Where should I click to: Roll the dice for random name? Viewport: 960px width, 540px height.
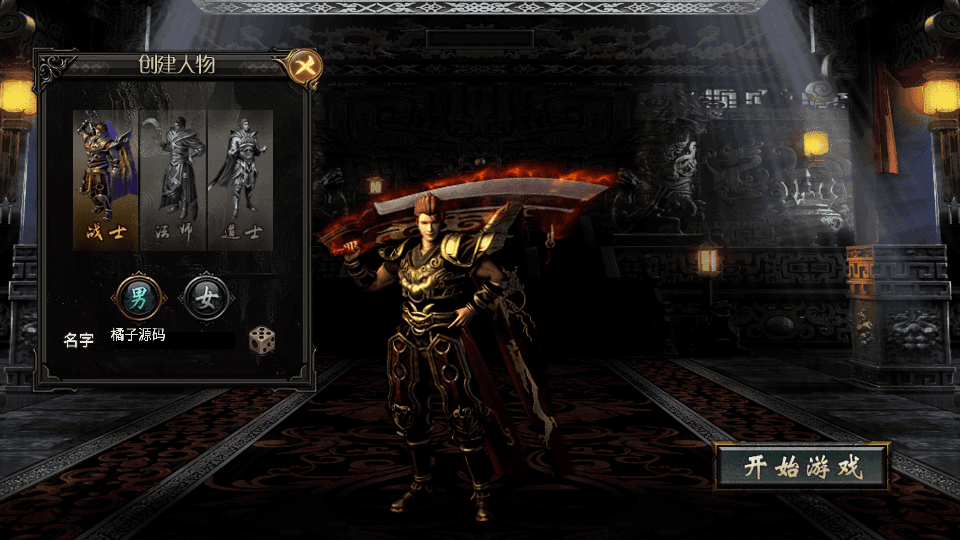262,339
